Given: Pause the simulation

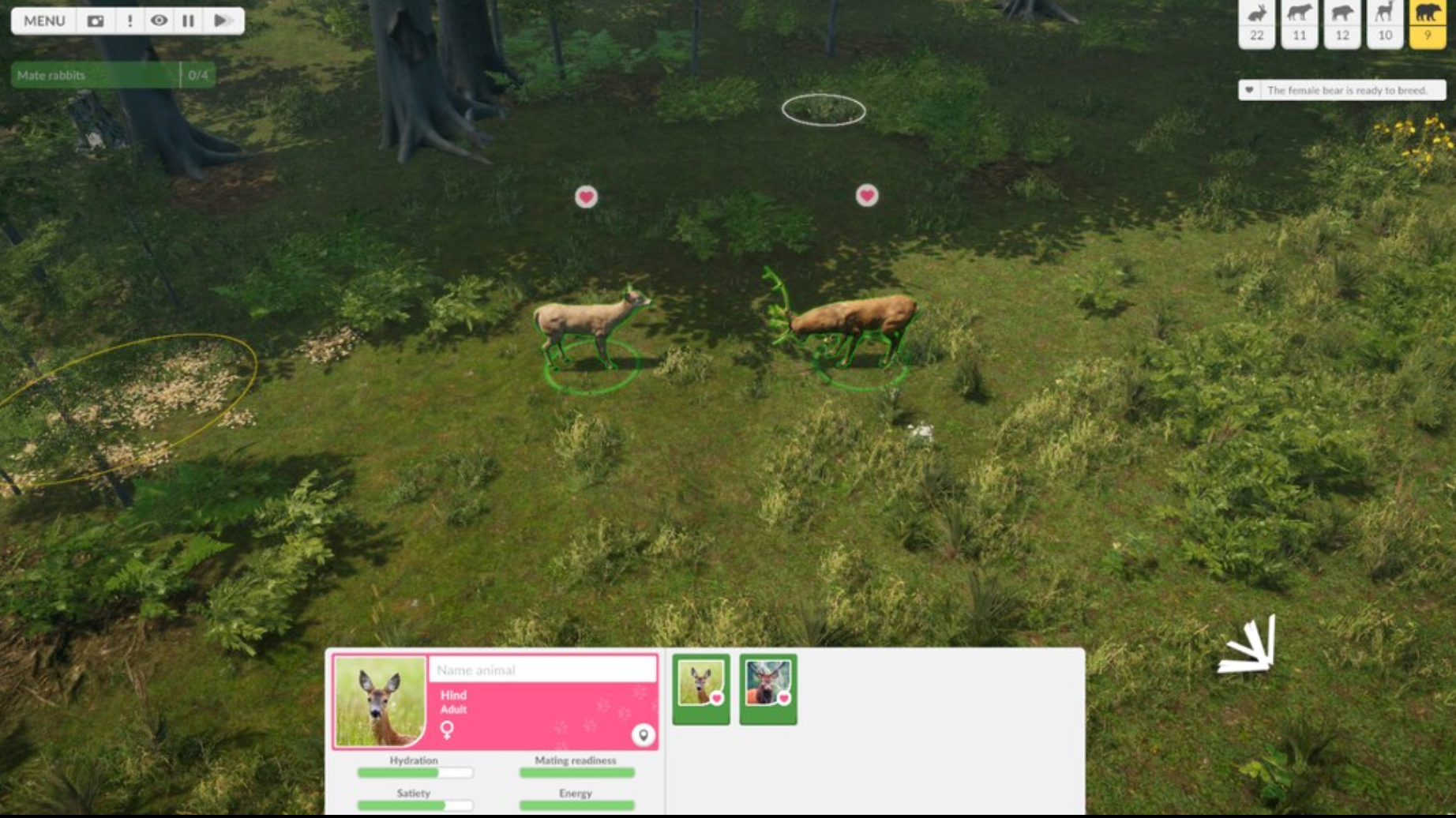Looking at the screenshot, I should coord(187,21).
